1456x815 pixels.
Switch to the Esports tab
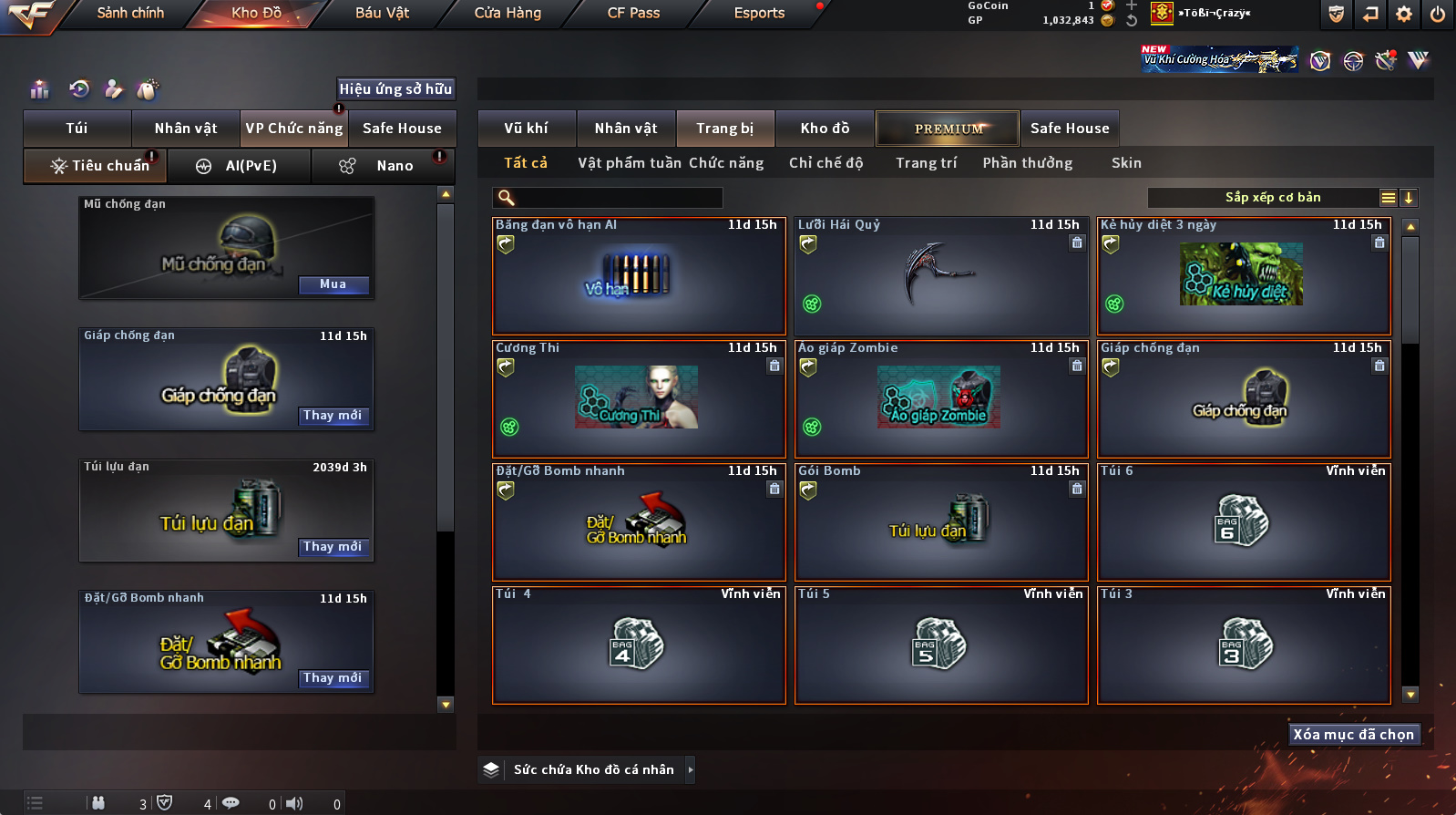coord(759,14)
